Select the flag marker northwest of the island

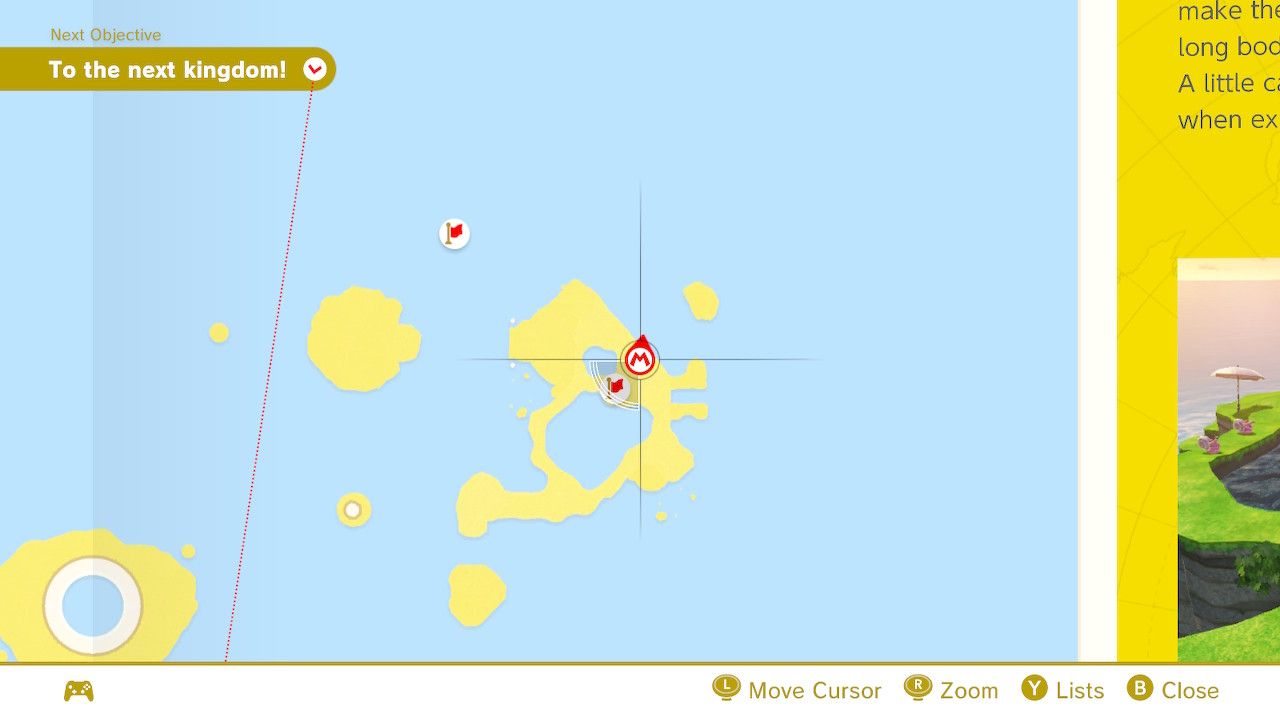[454, 232]
